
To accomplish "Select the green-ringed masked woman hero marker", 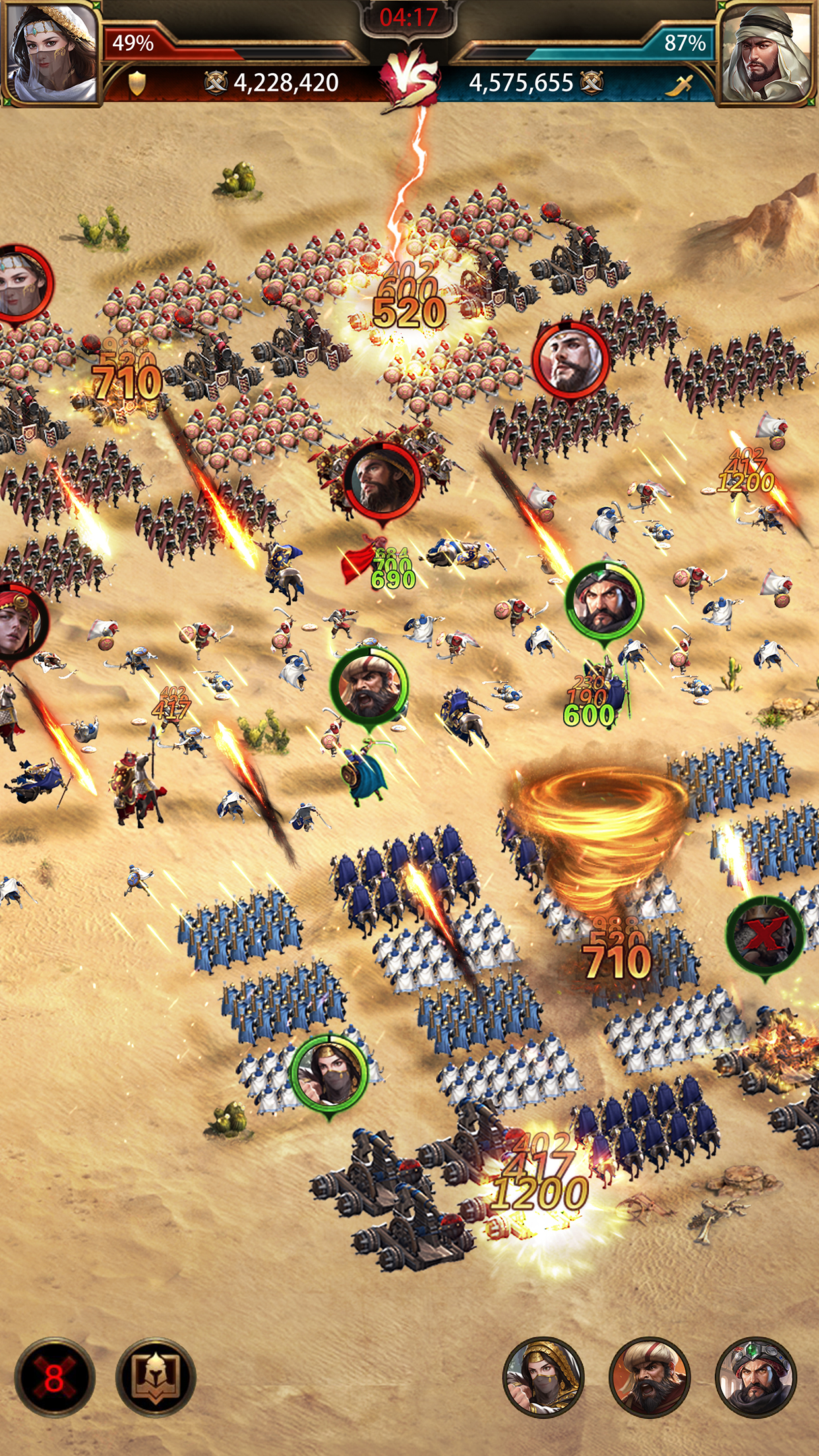I will tap(329, 1072).
